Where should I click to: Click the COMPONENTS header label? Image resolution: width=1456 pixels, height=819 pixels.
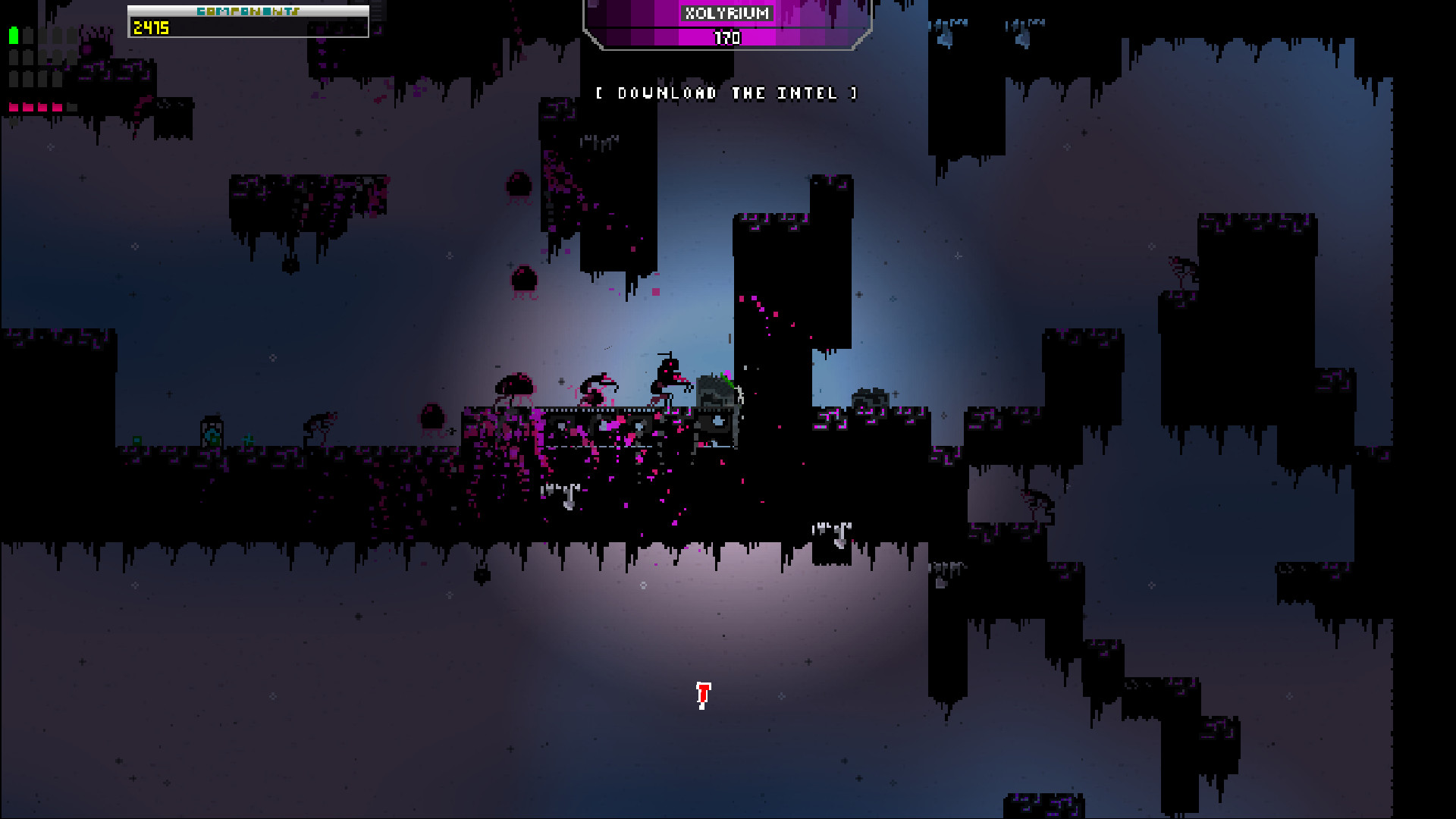pyautogui.click(x=248, y=11)
